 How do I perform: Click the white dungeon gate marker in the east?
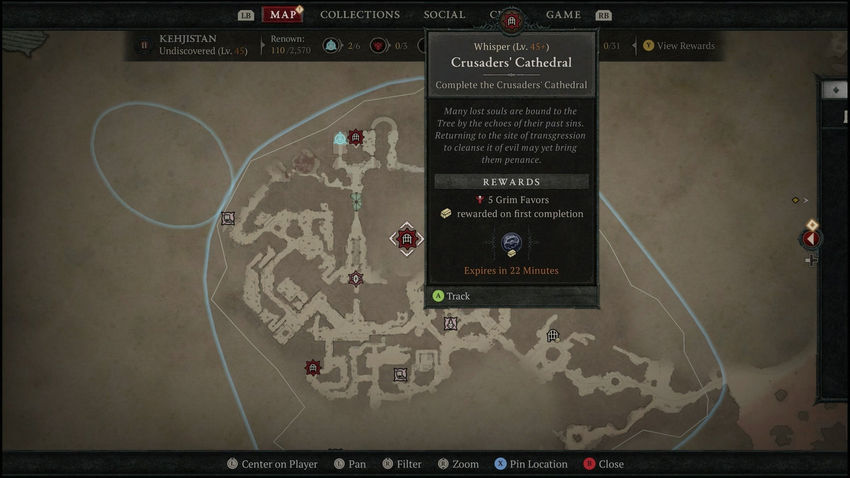(553, 336)
